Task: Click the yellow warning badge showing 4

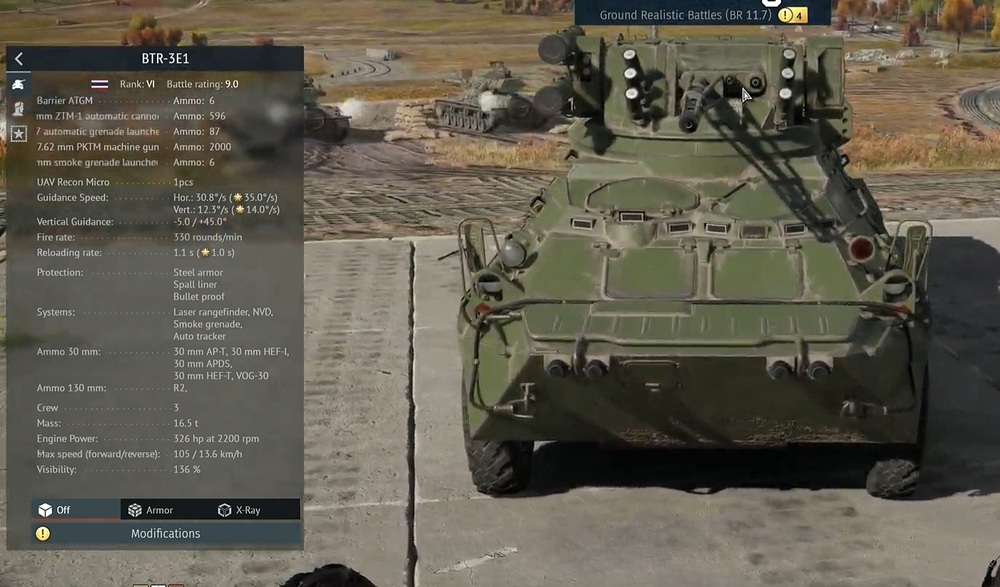Action: click(x=793, y=15)
